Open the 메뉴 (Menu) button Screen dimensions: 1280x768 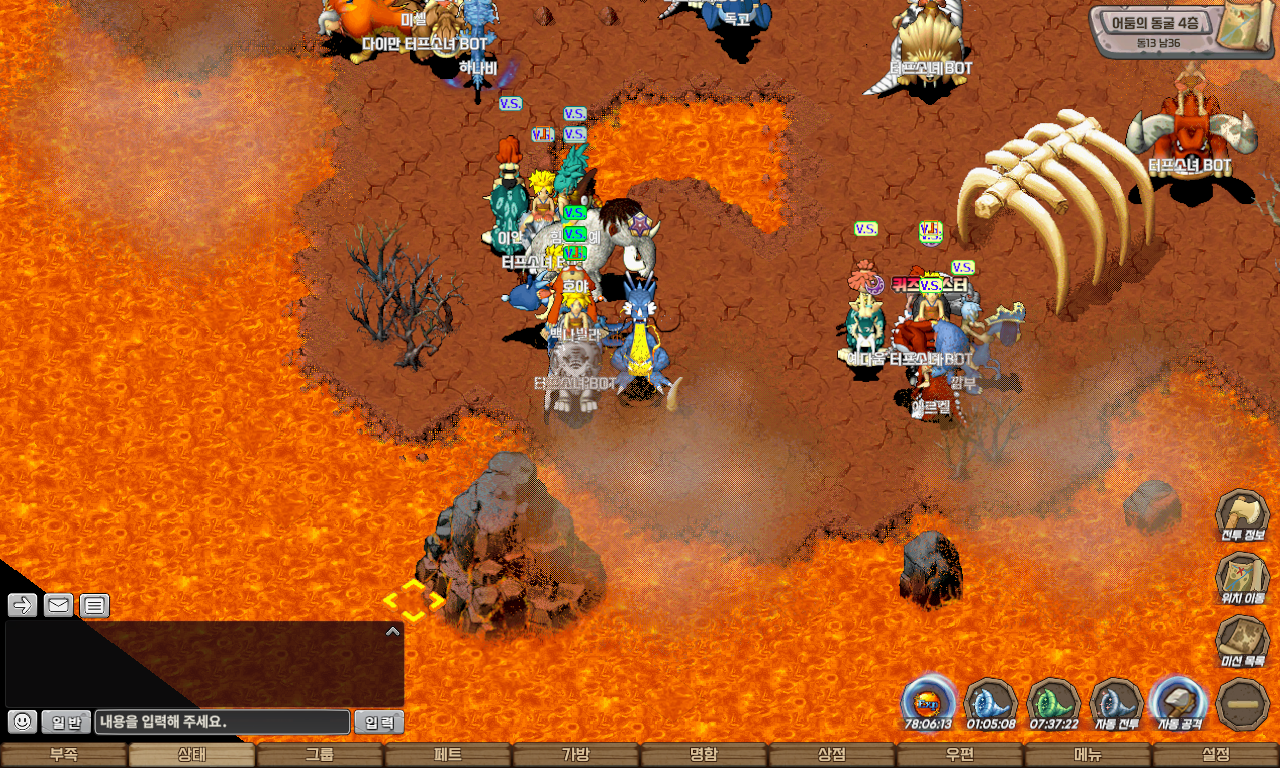click(x=1088, y=755)
